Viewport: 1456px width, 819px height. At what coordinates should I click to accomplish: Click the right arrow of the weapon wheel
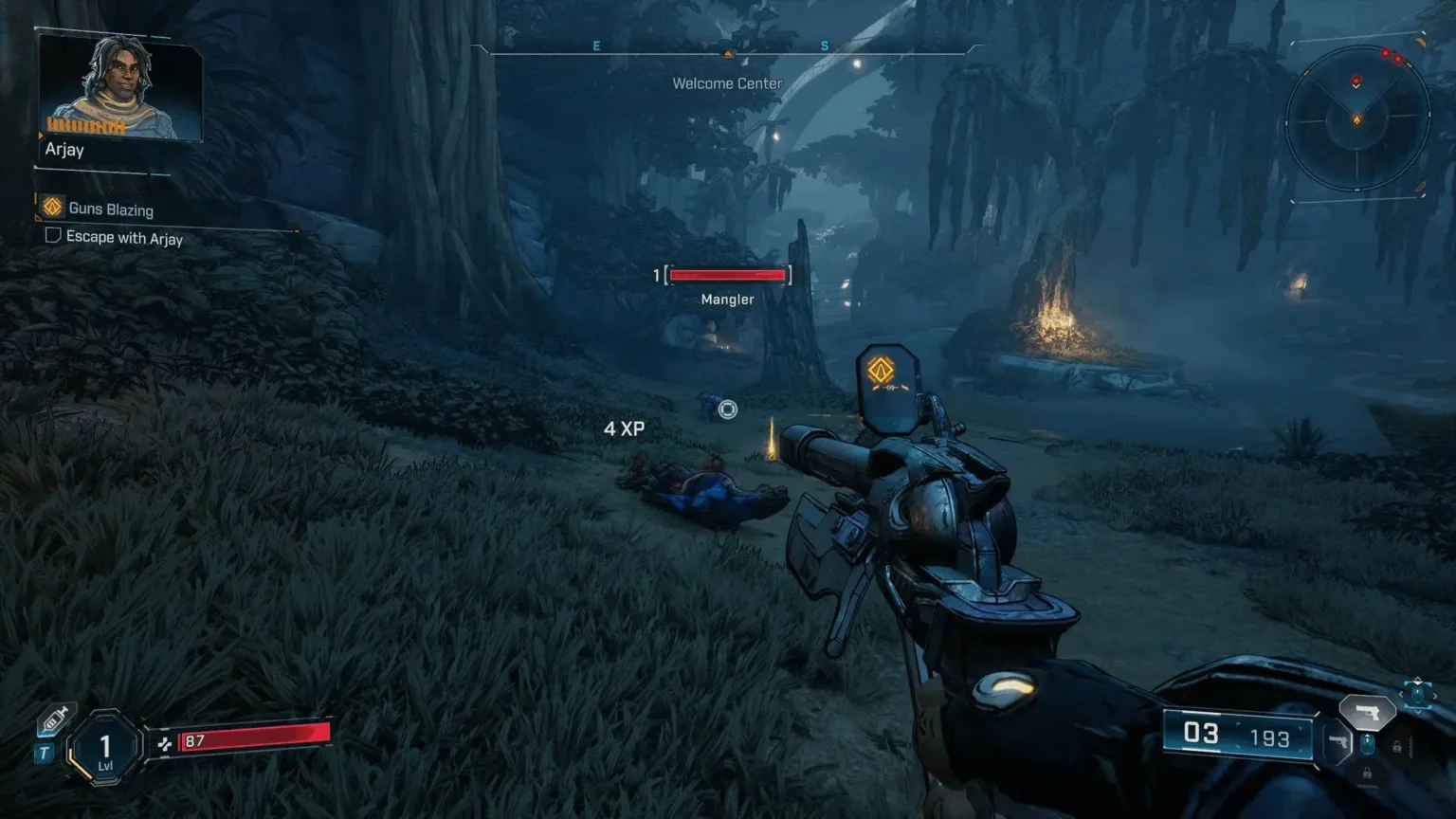point(1434,695)
